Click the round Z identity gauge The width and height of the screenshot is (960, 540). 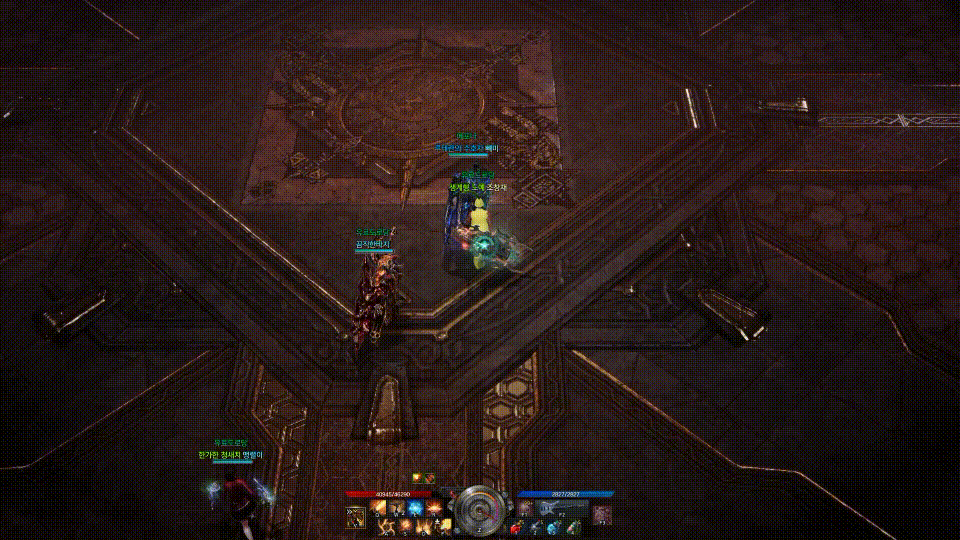coord(480,509)
